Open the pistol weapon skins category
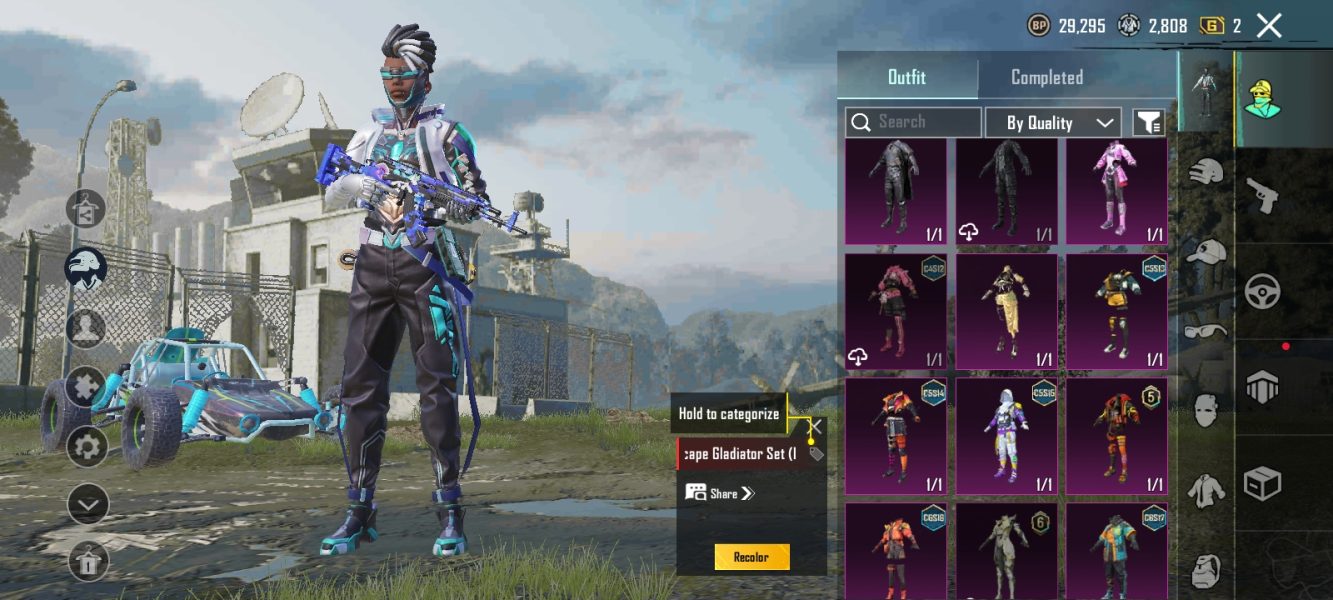The height and width of the screenshot is (600, 1333). pos(1263,196)
